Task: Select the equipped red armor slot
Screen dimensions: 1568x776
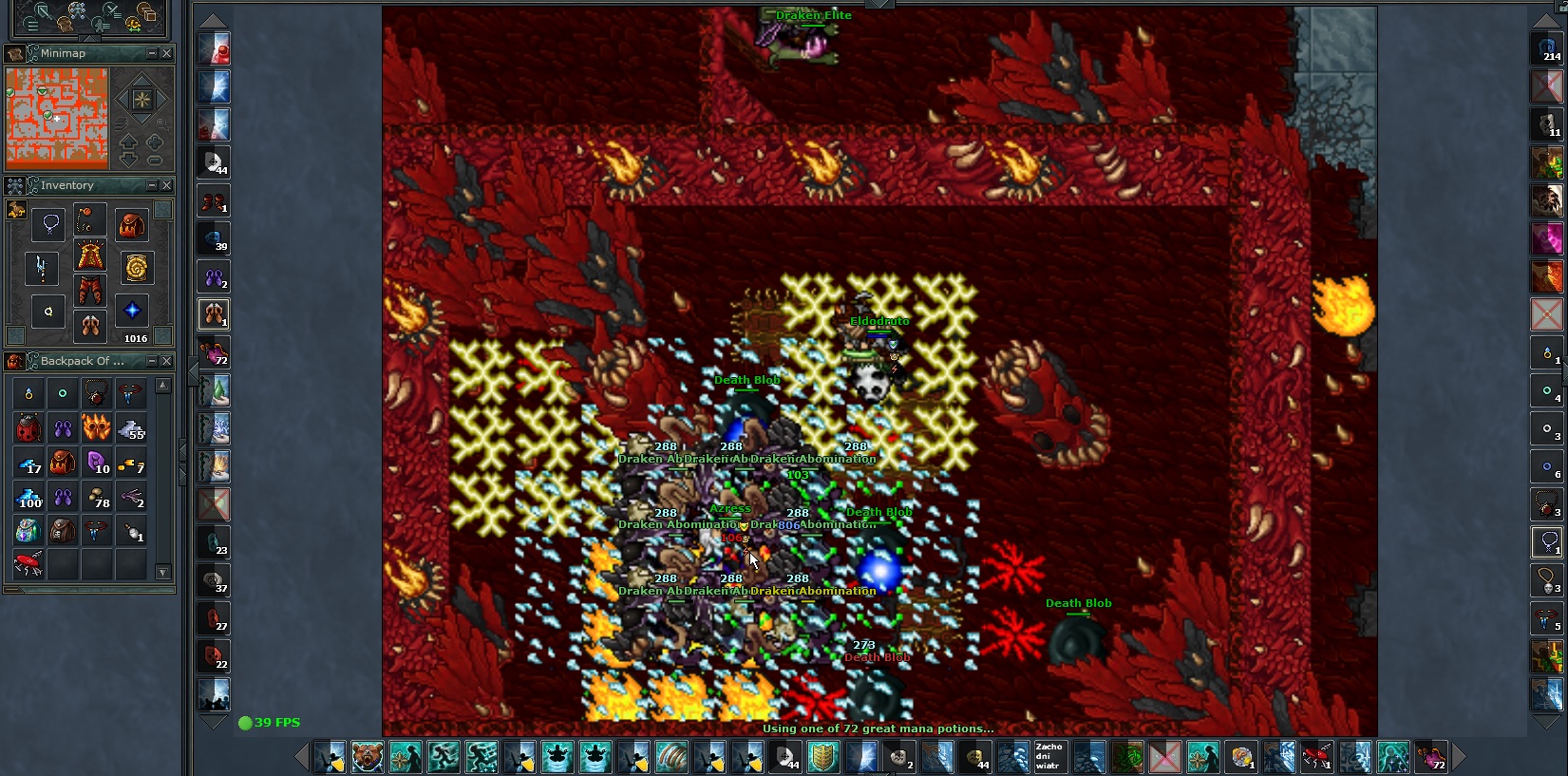Action: 90,256
